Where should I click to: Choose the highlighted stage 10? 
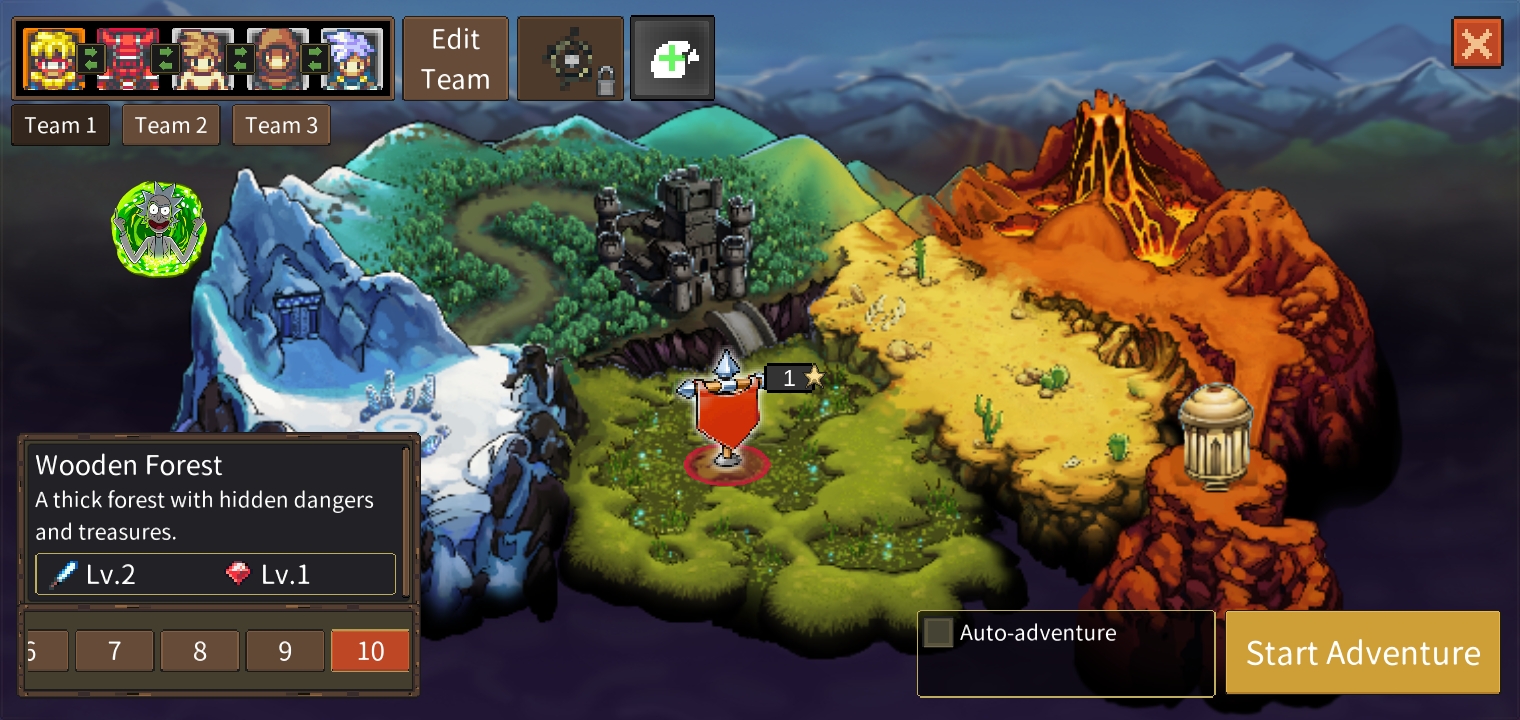point(370,651)
